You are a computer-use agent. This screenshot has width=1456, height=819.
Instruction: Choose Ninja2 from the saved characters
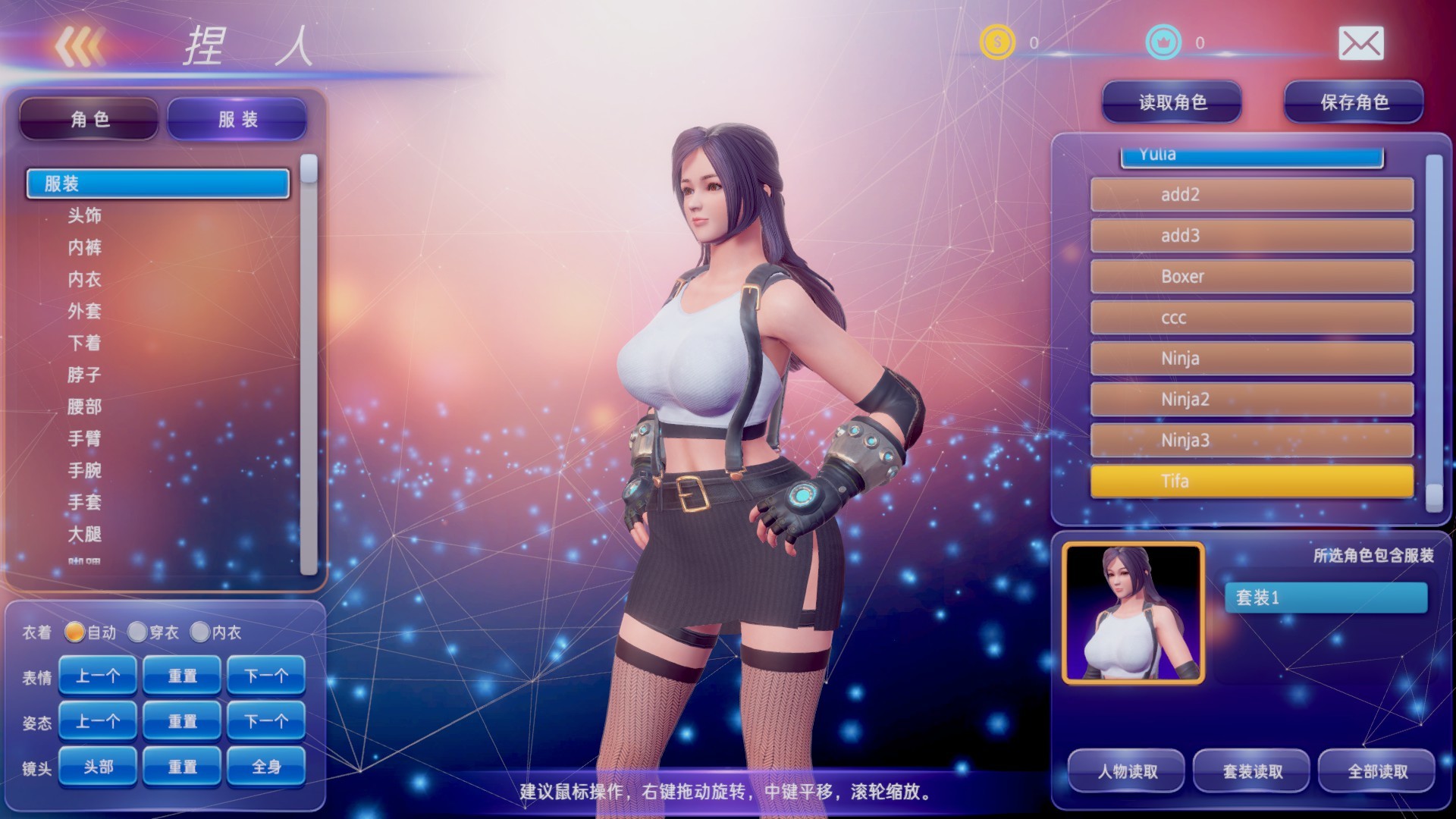coord(1250,399)
